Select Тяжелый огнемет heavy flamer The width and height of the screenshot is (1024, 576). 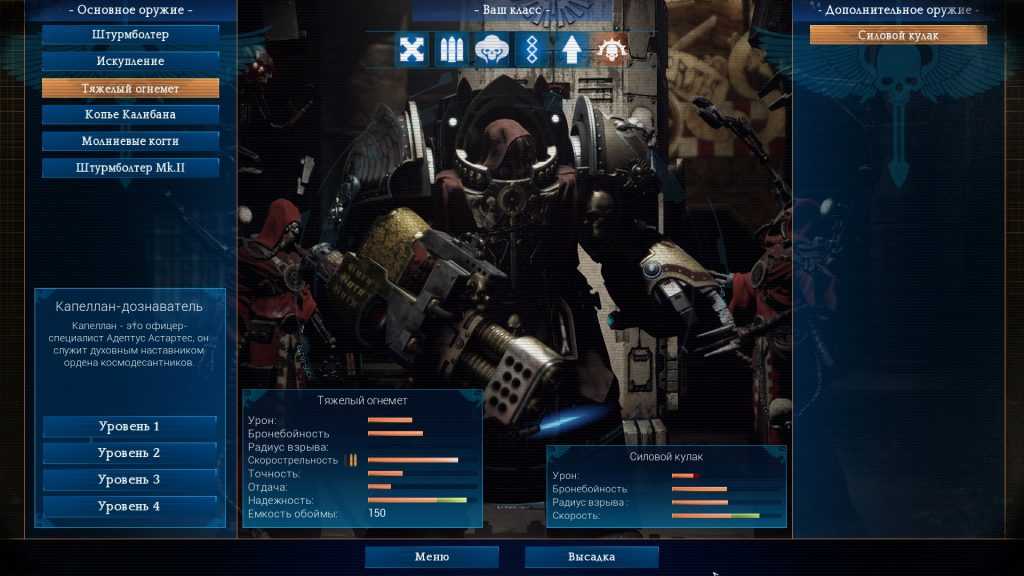[x=130, y=88]
